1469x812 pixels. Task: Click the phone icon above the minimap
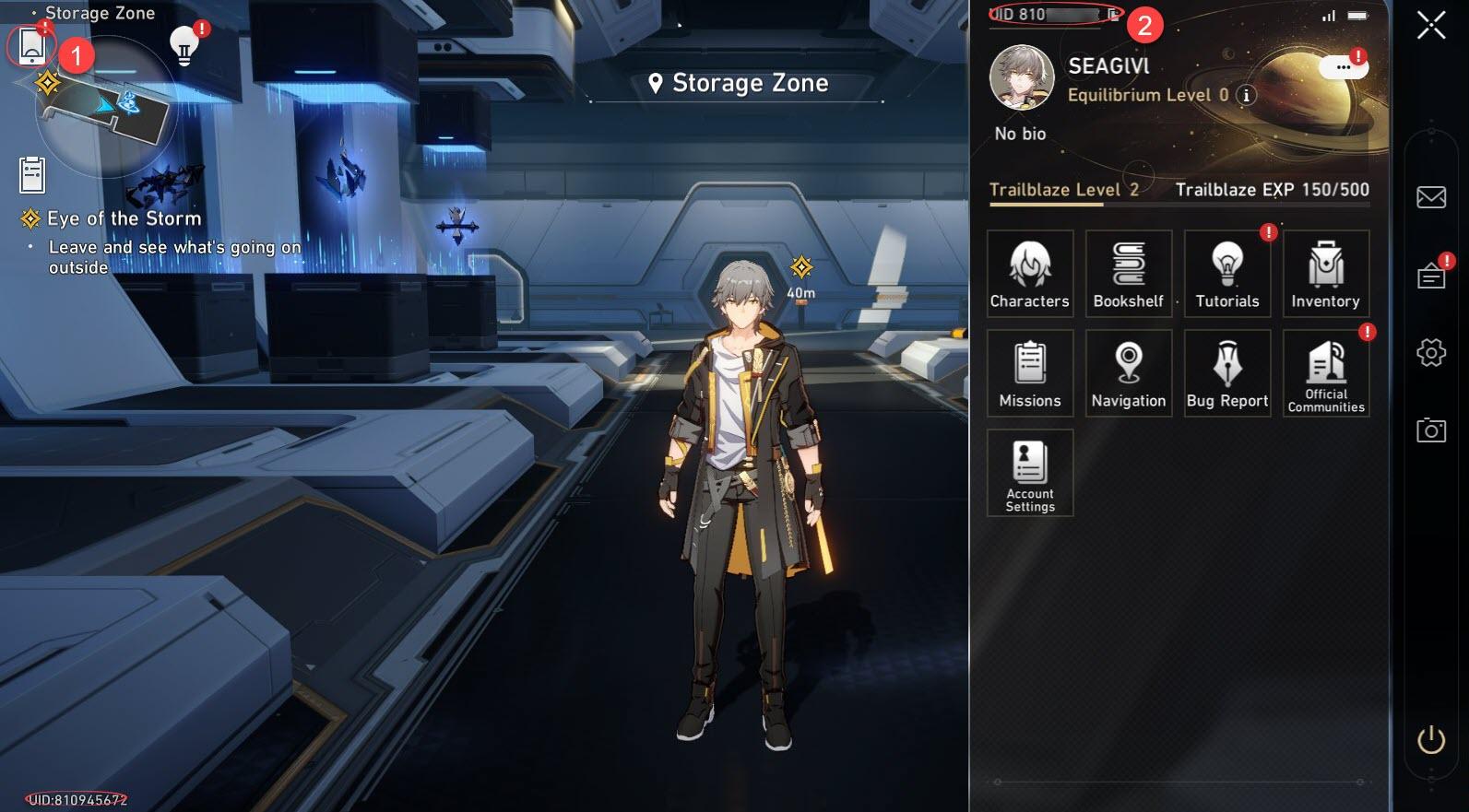31,45
